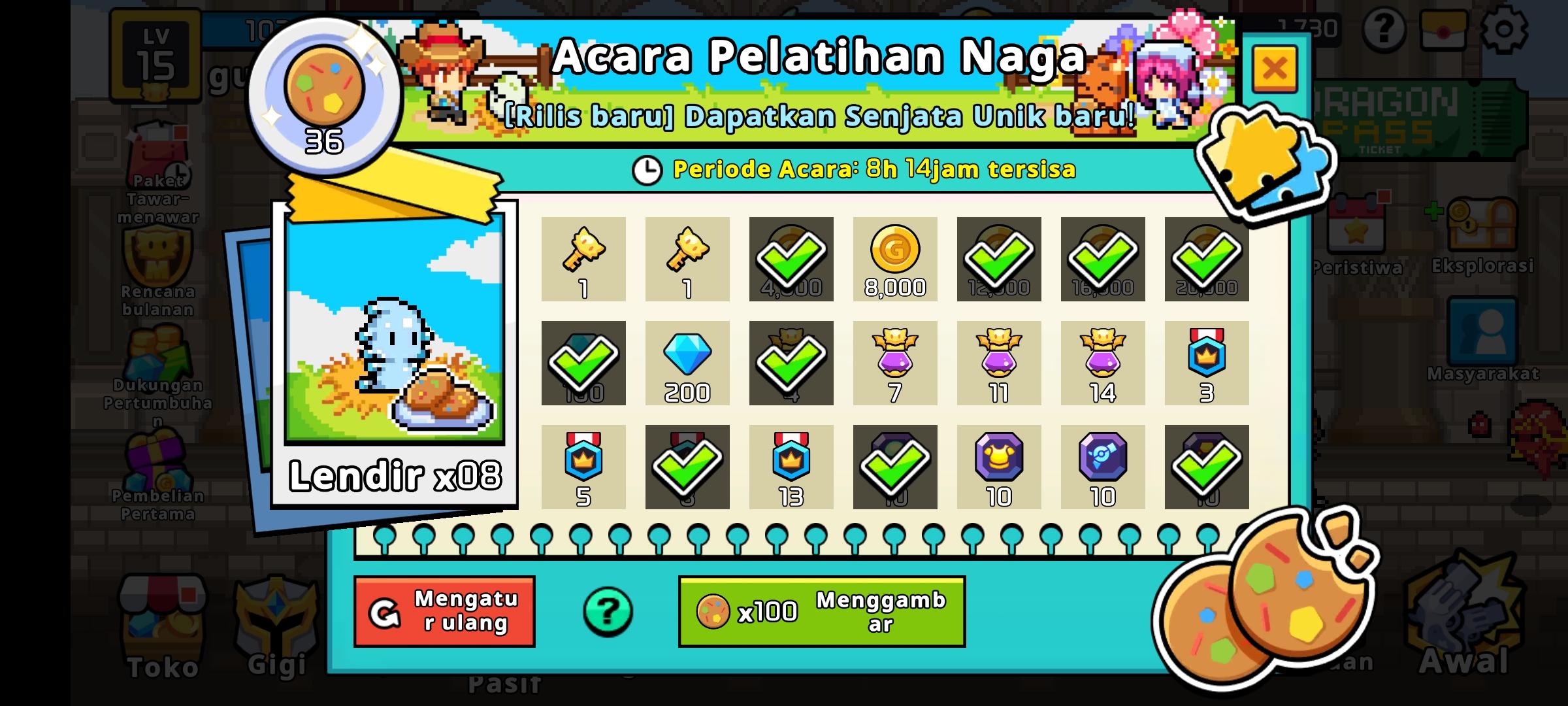This screenshot has width=1568, height=706.
Task: Tap the checkmark in the bottom row's last slot
Action: click(1206, 467)
